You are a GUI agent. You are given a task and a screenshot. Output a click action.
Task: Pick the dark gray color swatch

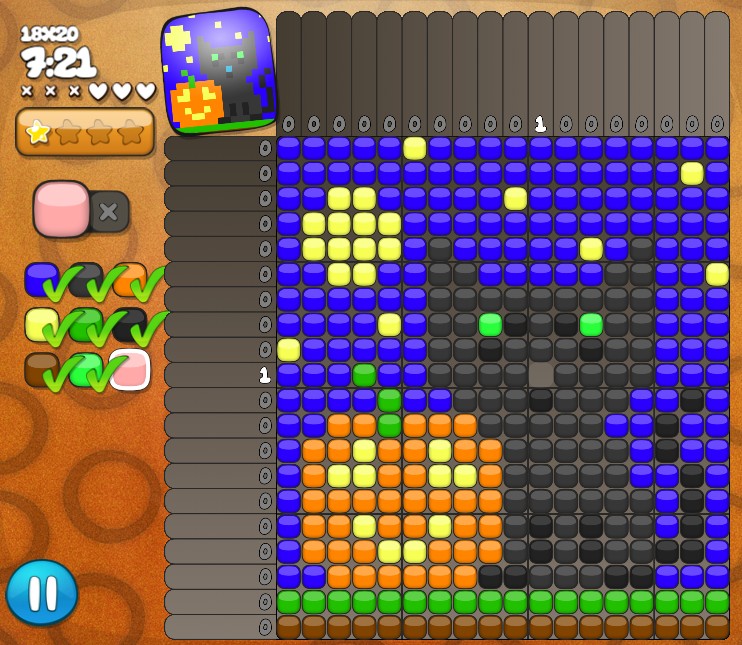tap(84, 279)
